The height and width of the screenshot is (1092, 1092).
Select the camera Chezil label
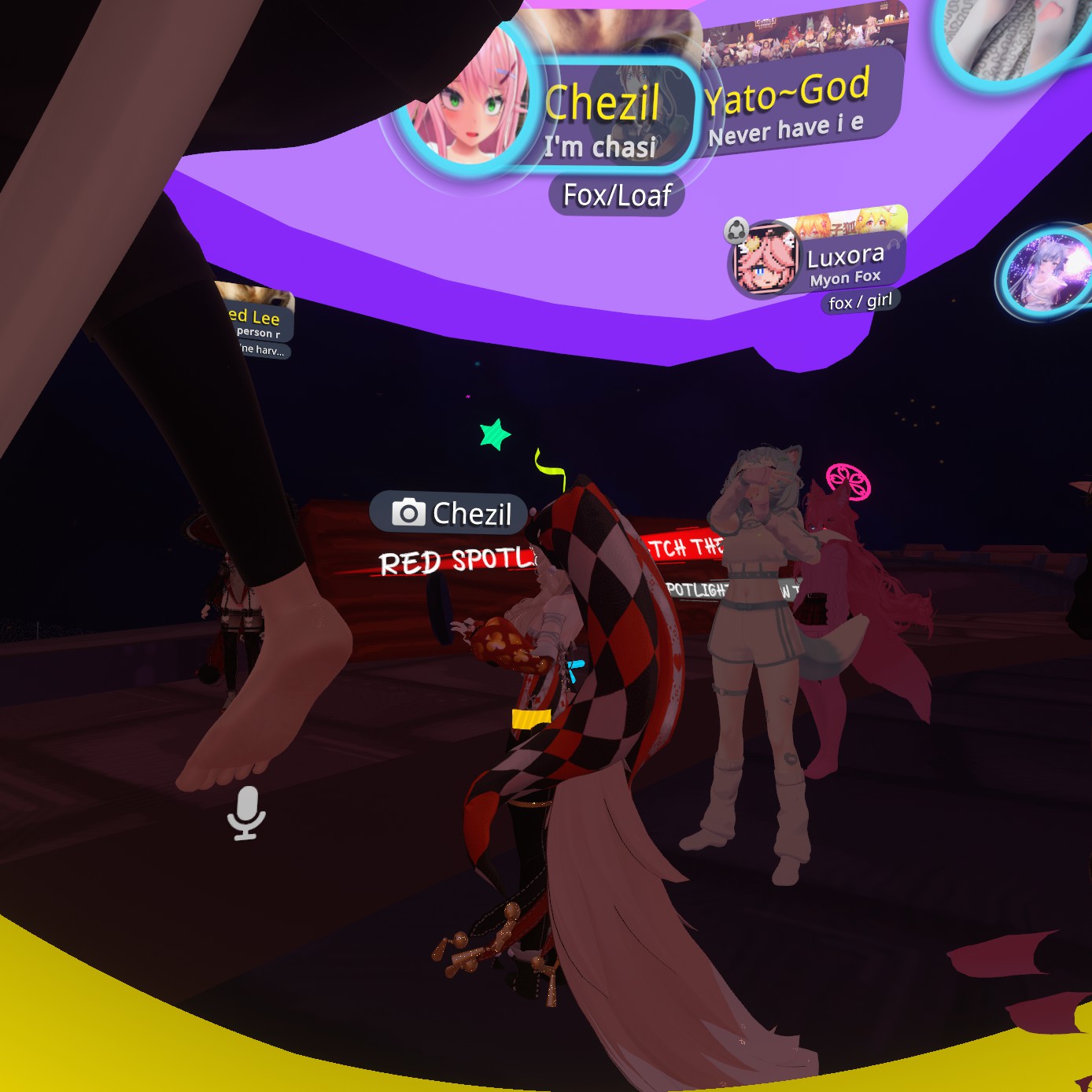click(x=451, y=514)
